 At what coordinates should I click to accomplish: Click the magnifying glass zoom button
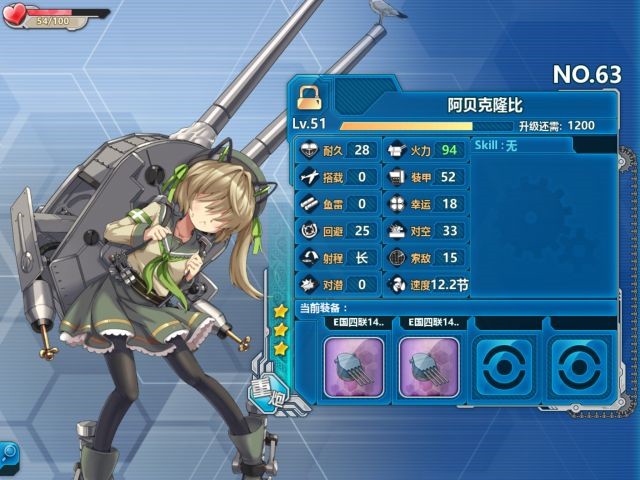click(9, 451)
